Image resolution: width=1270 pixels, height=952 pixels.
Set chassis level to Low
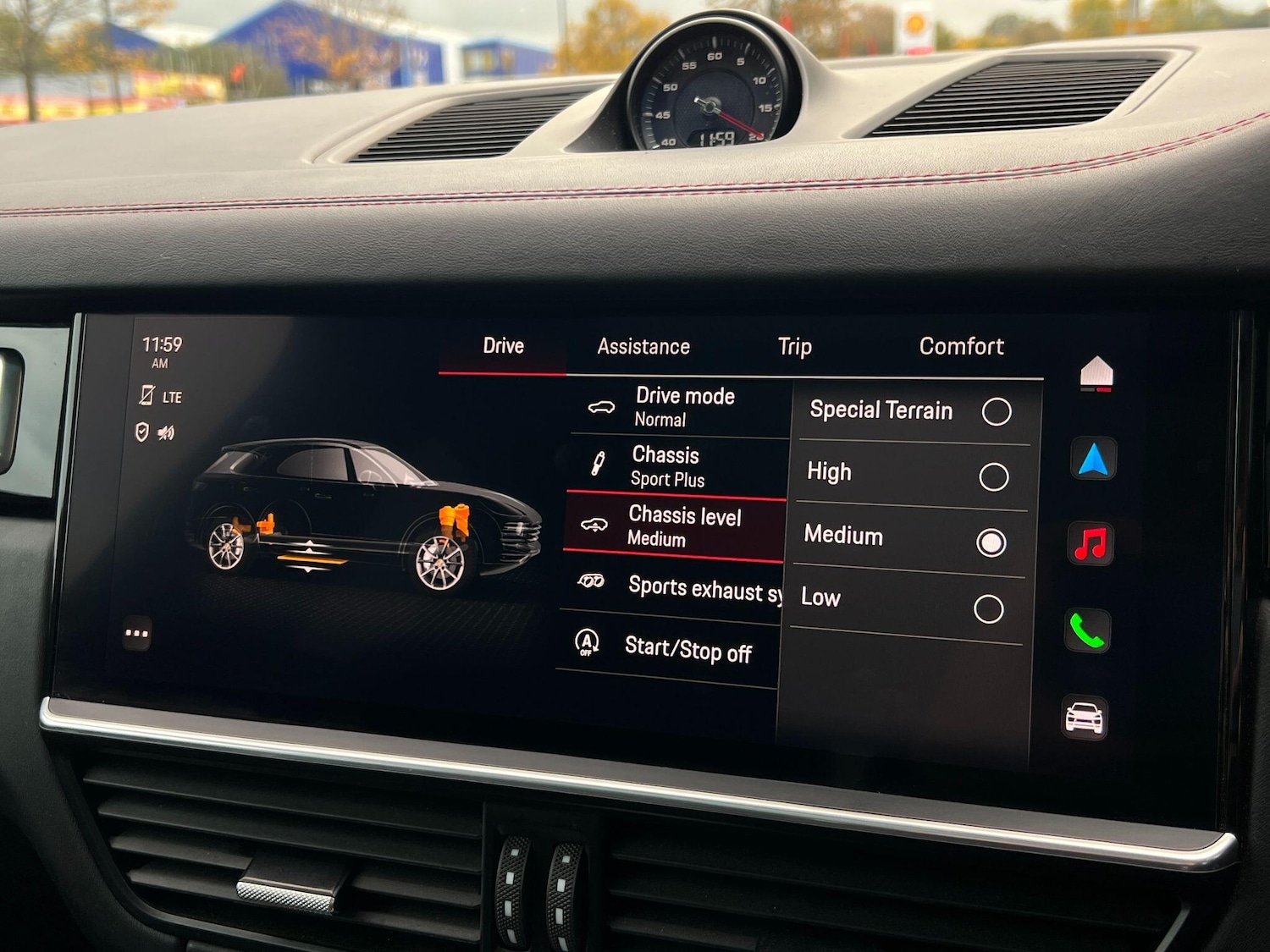click(988, 608)
